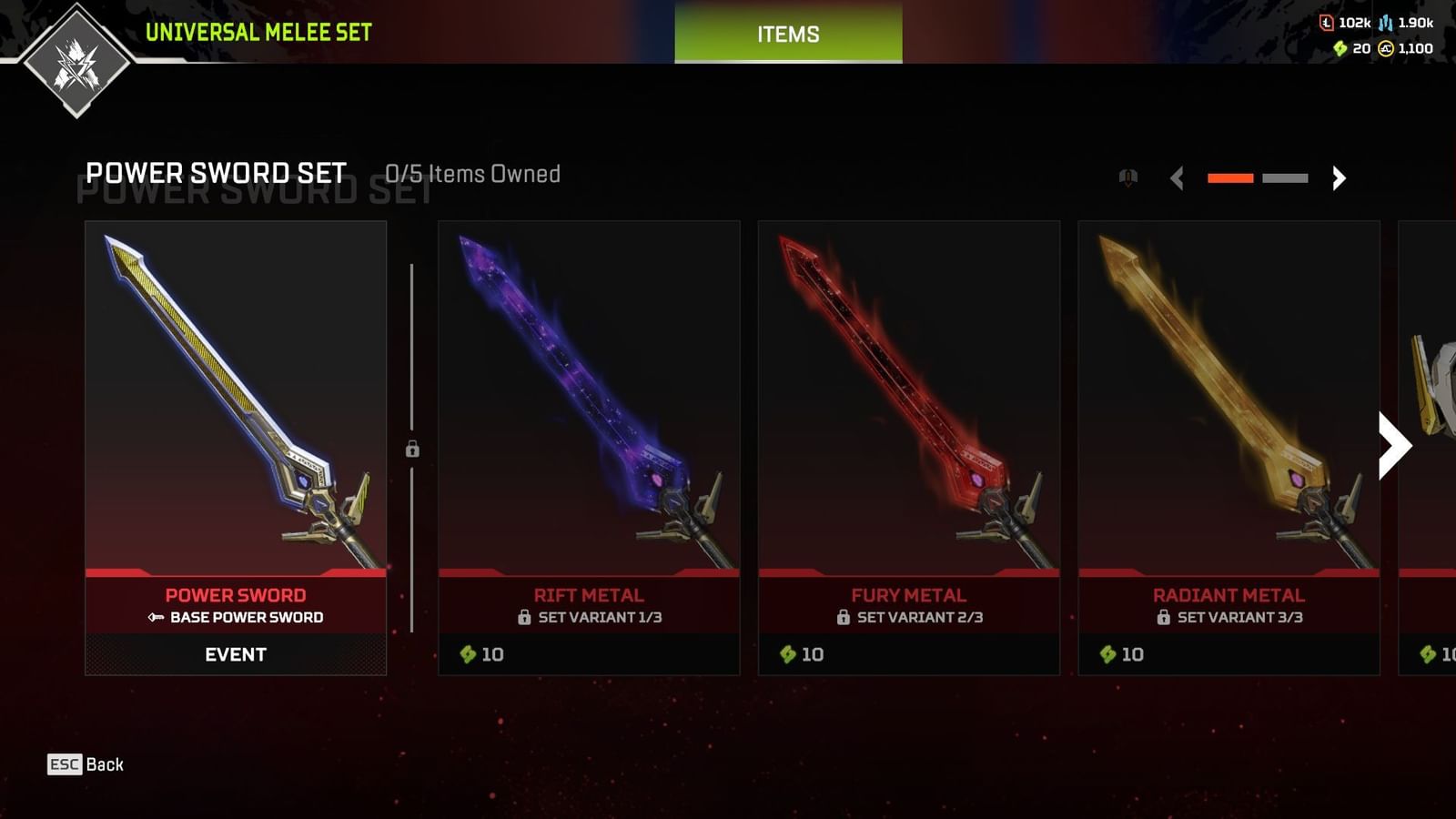1456x819 pixels.
Task: Collapse back using the left chevron arrow
Action: (x=1178, y=178)
